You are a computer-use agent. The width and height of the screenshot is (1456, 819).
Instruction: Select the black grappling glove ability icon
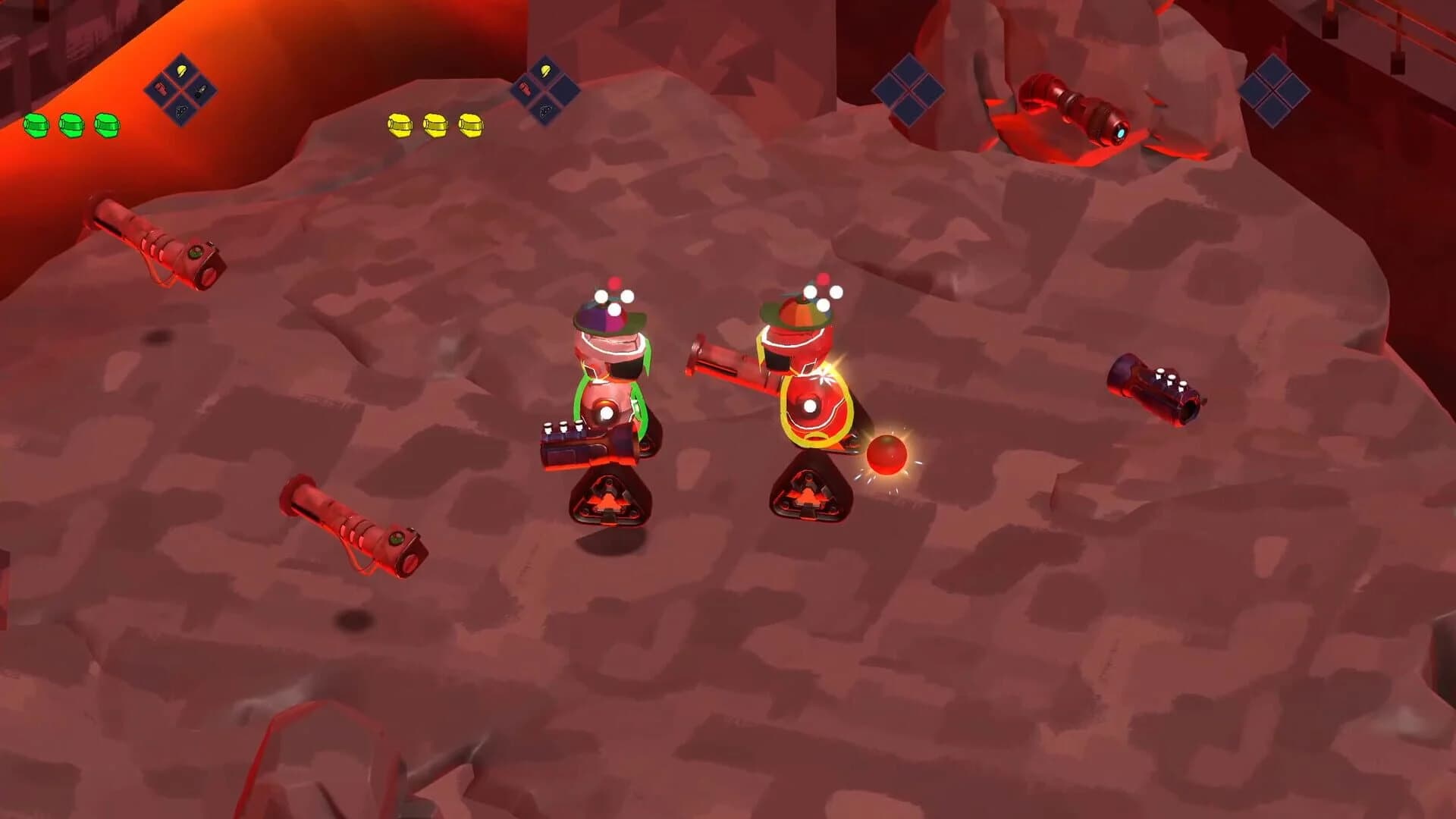click(199, 89)
